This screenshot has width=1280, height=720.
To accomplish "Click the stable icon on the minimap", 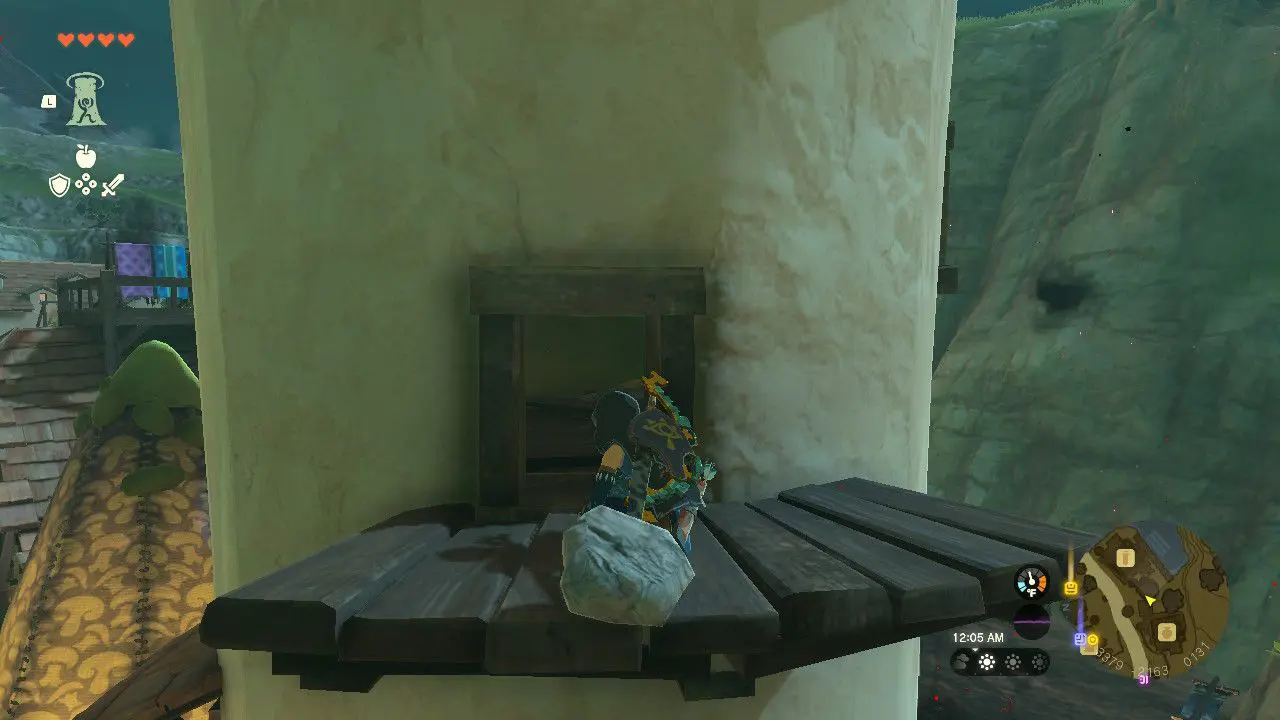I will [x=1124, y=558].
